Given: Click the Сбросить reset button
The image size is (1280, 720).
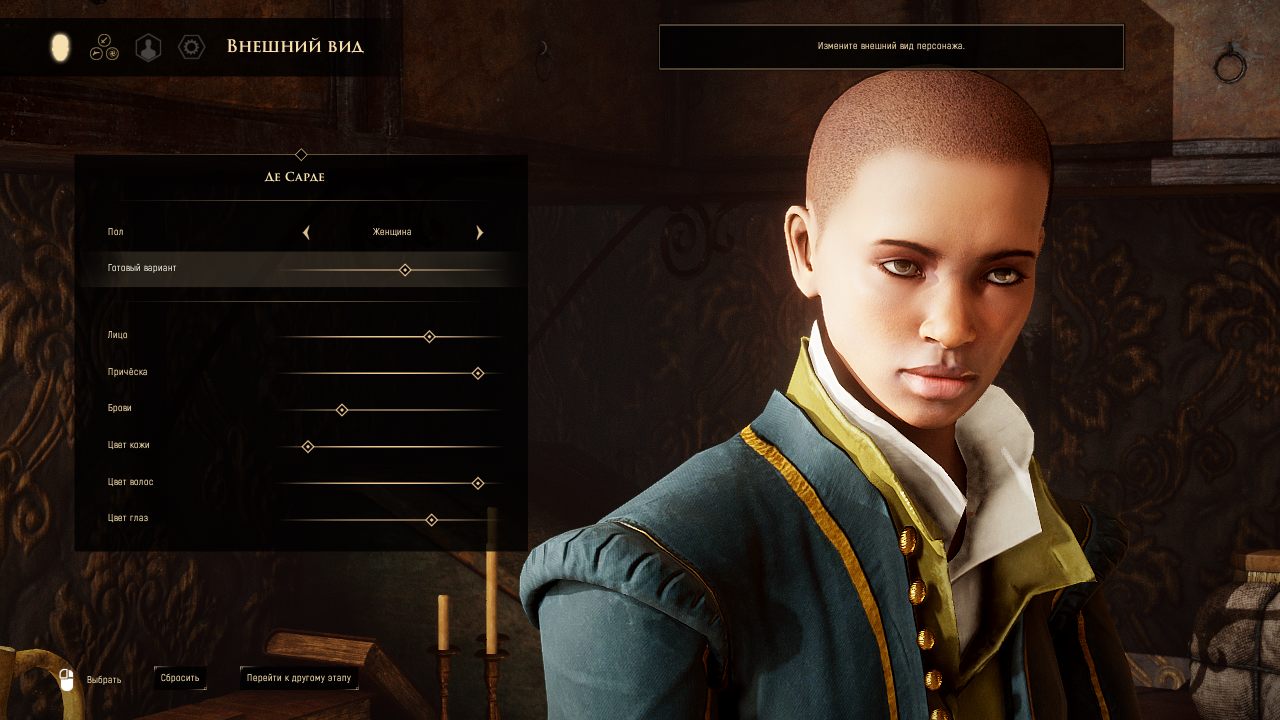Looking at the screenshot, I should click(x=180, y=678).
